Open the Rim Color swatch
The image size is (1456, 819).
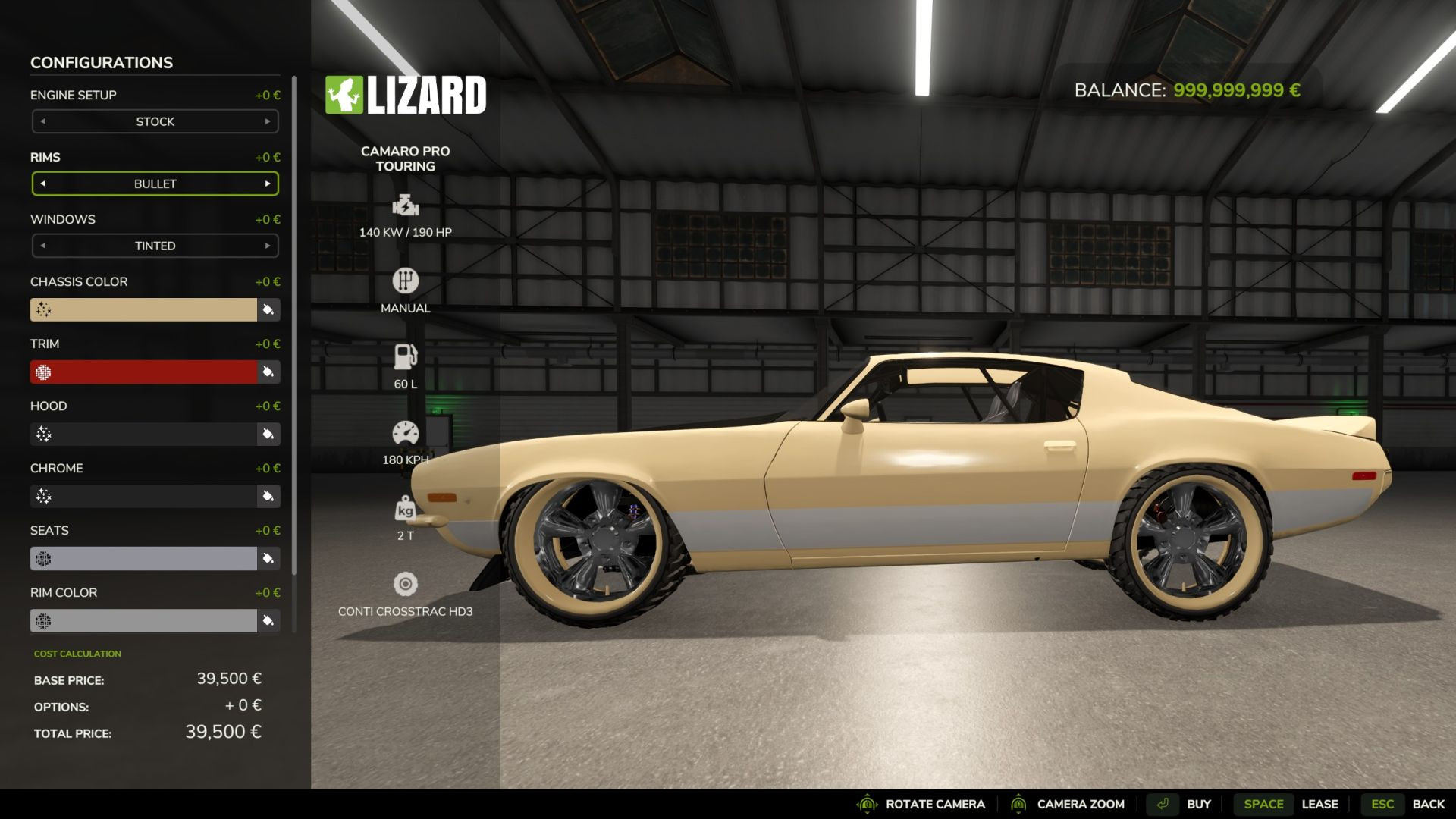[x=144, y=620]
